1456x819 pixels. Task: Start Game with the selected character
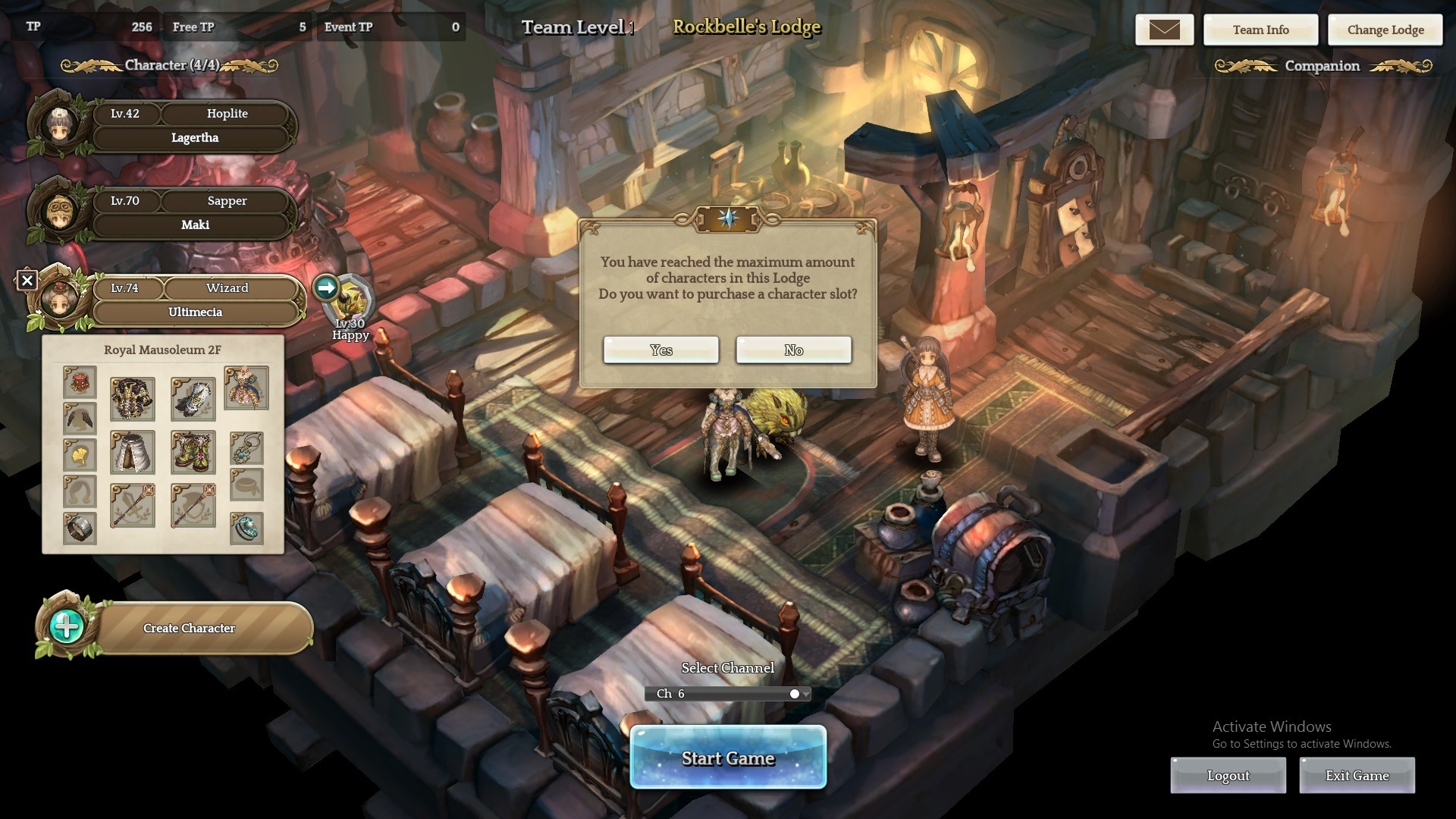[728, 758]
